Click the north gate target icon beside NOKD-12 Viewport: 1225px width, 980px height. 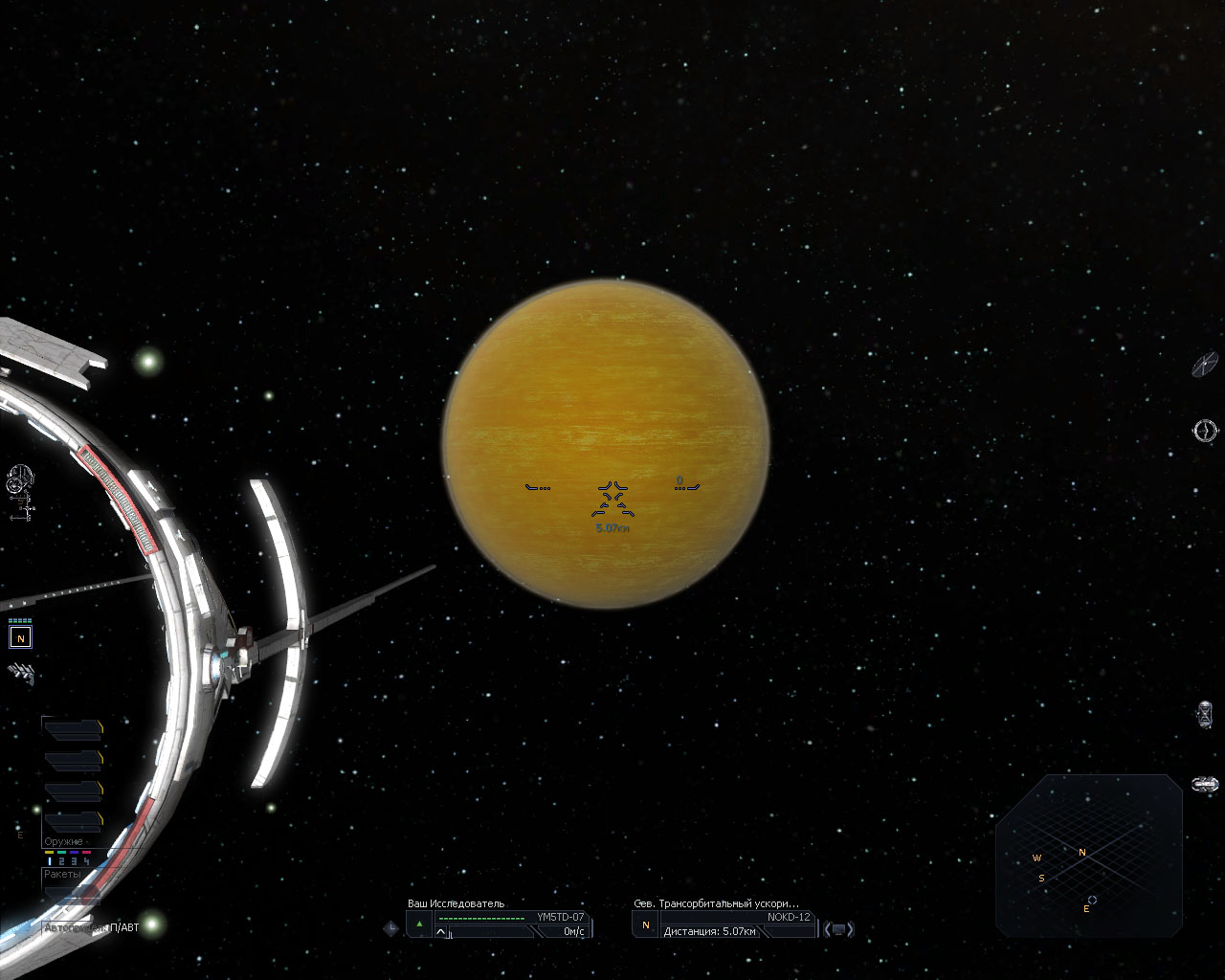click(x=645, y=925)
